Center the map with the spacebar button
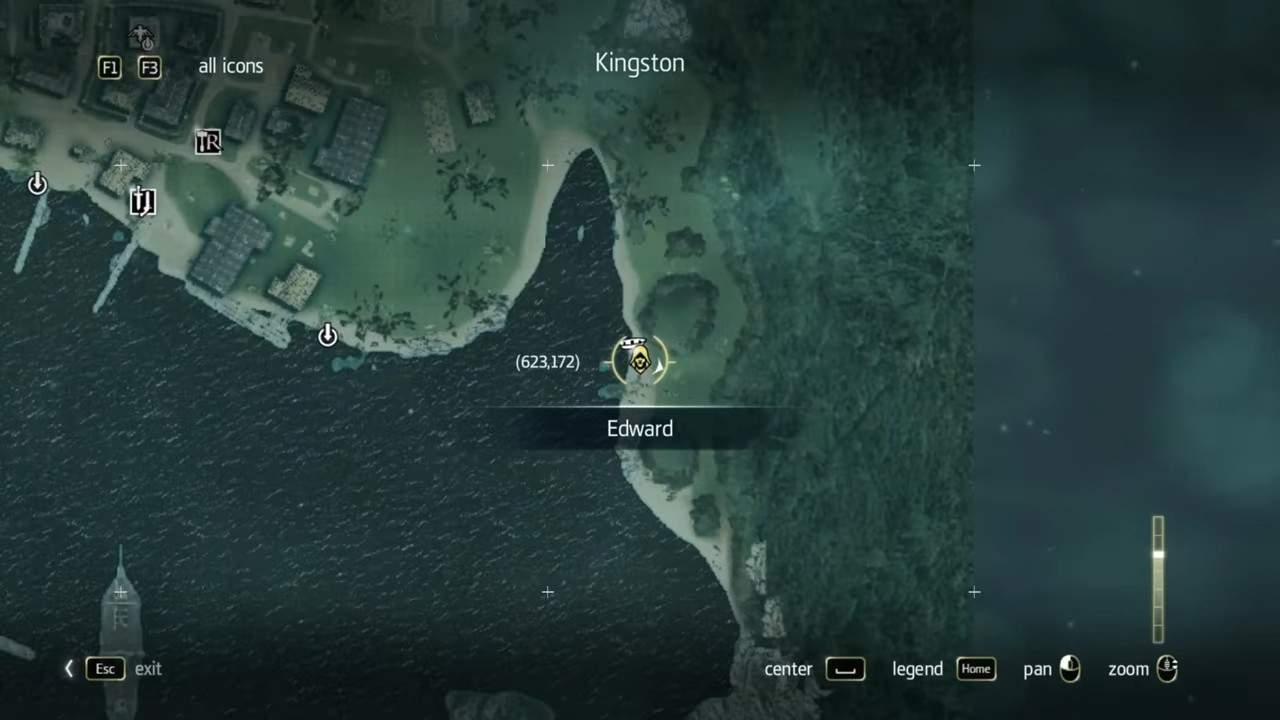The height and width of the screenshot is (720, 1280). point(845,669)
